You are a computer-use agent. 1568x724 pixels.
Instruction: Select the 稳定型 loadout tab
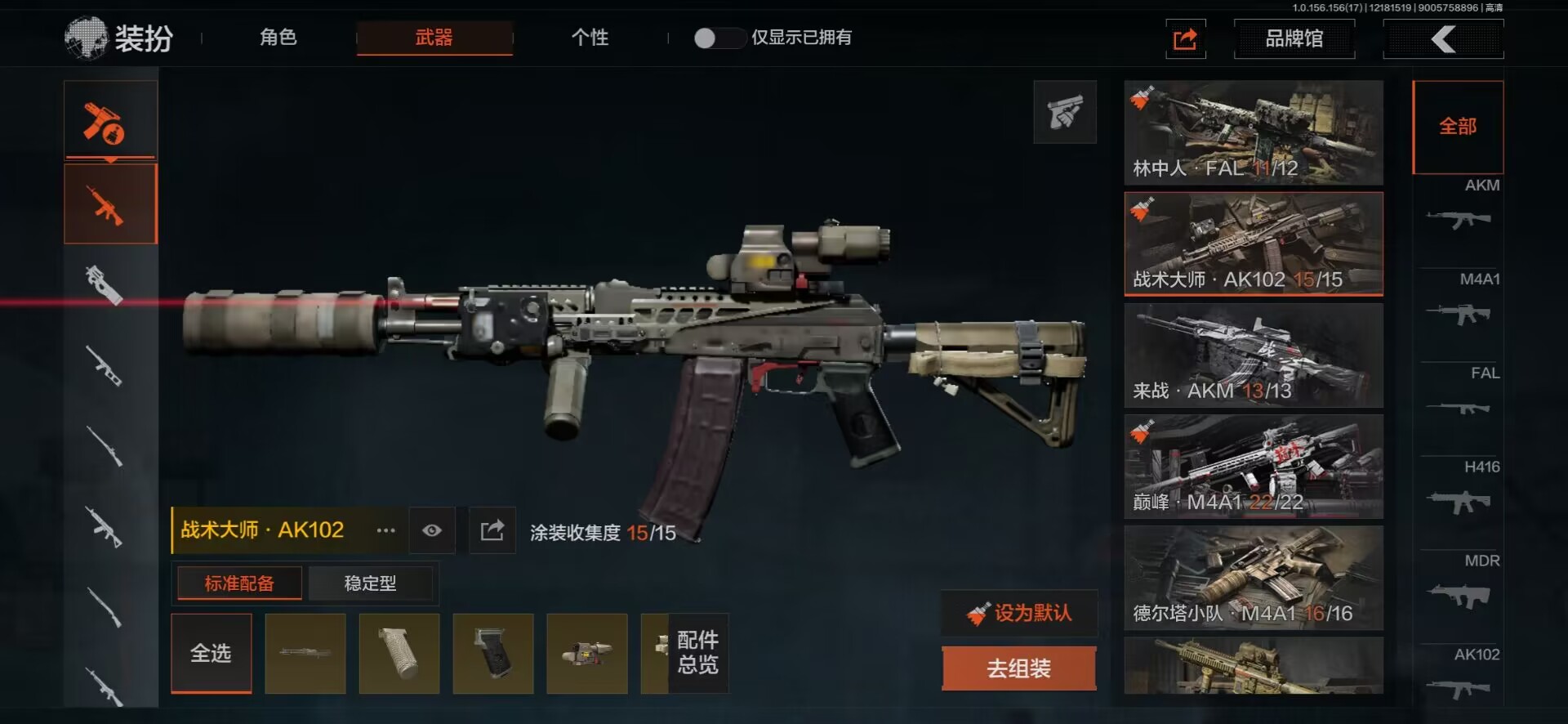click(370, 583)
